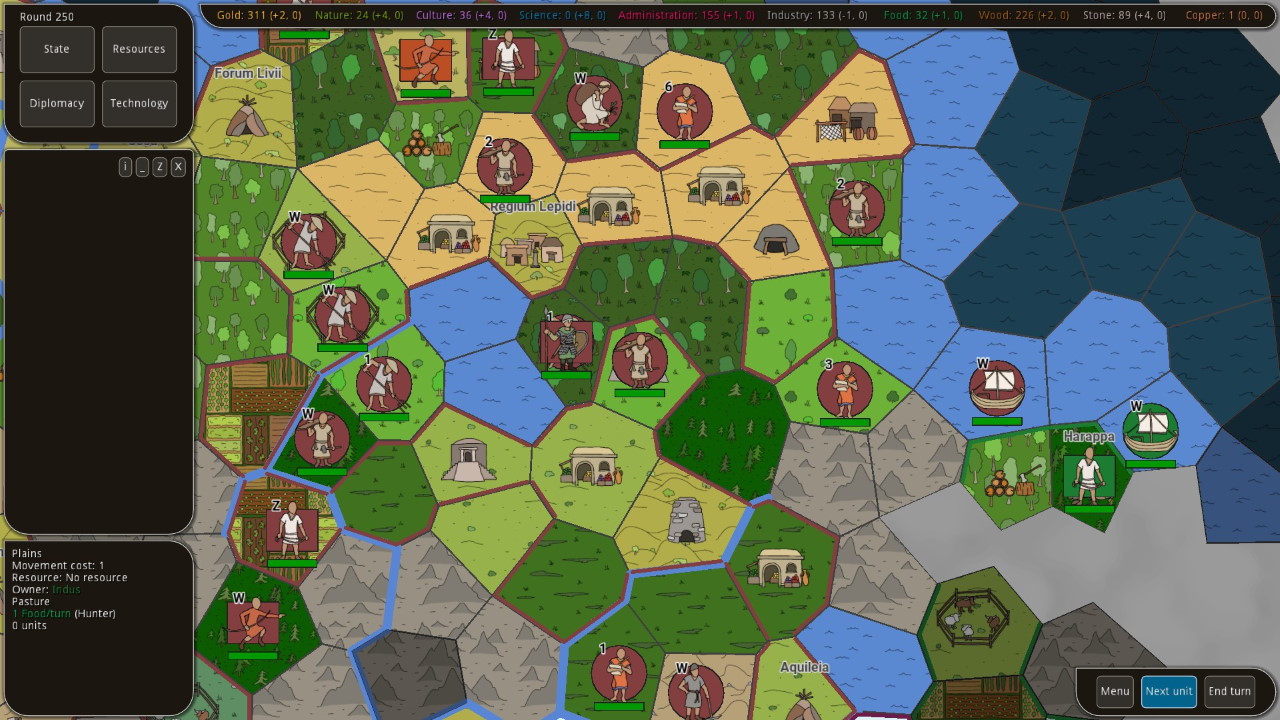Screen dimensions: 1280x720
Task: Select the green sailing ship unit
Action: click(x=1150, y=431)
